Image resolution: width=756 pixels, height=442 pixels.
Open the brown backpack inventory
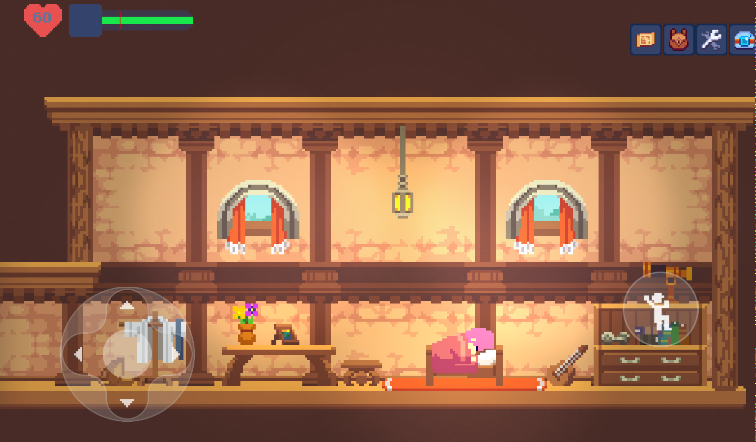pyautogui.click(x=679, y=40)
